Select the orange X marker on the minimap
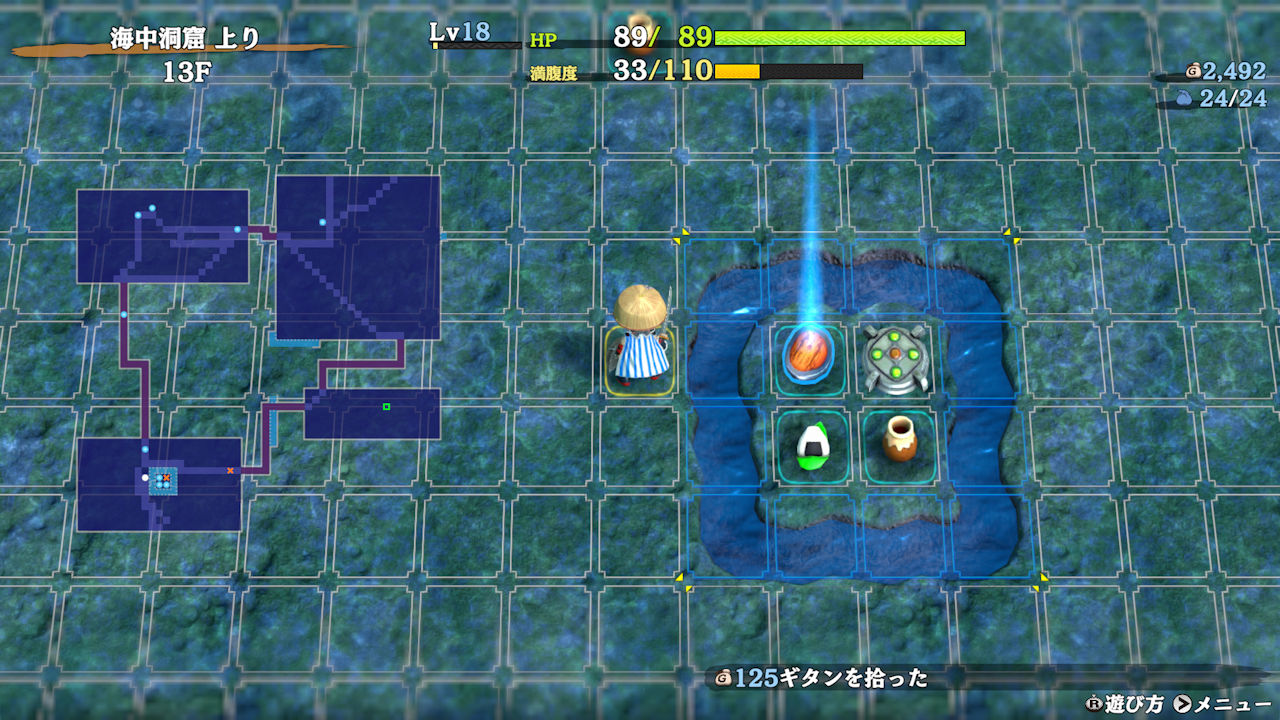Screen dimensions: 1280x720 230,470
